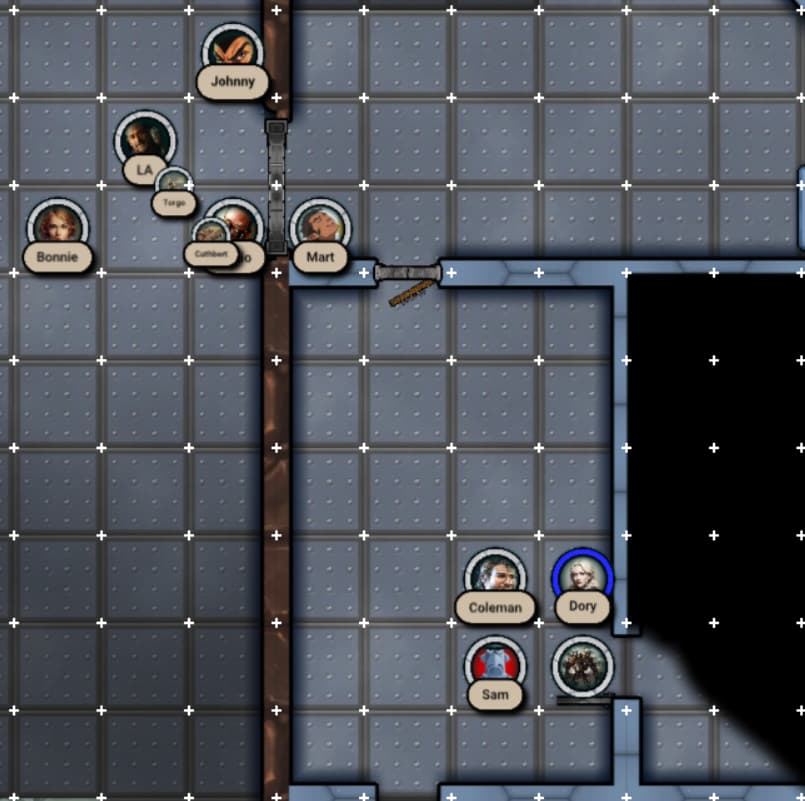
Task: Select the blue-ringed Dory token
Action: [x=582, y=577]
